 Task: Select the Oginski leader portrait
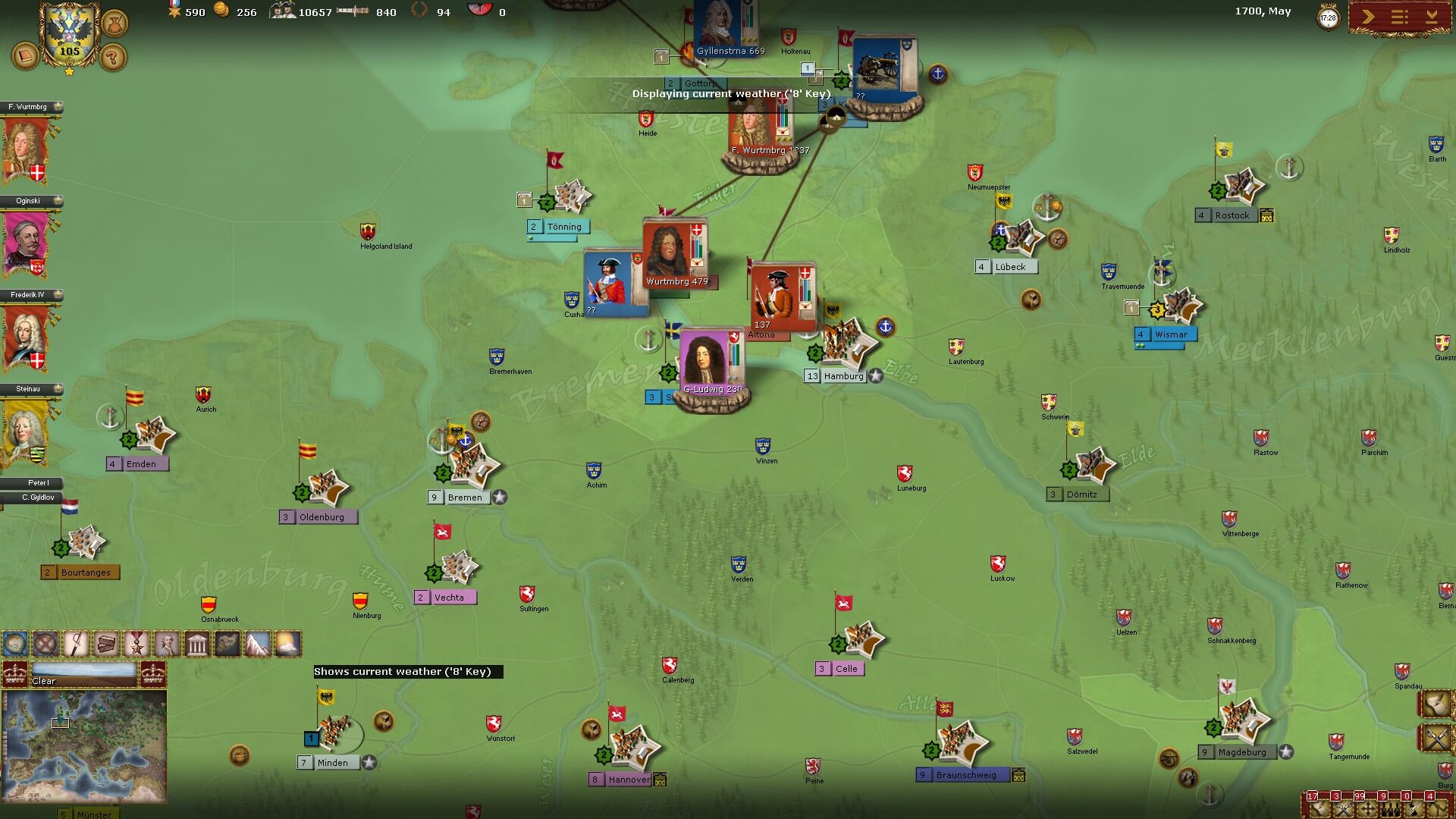coord(25,243)
